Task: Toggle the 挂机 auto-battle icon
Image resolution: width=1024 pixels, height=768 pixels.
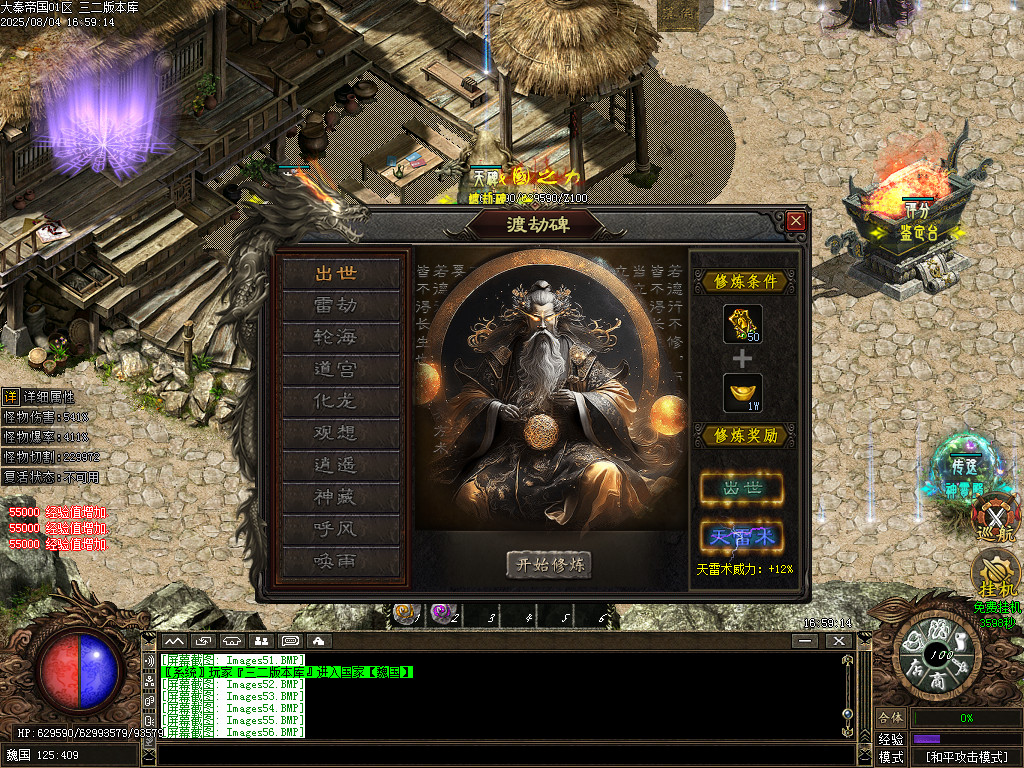Action: tap(996, 575)
